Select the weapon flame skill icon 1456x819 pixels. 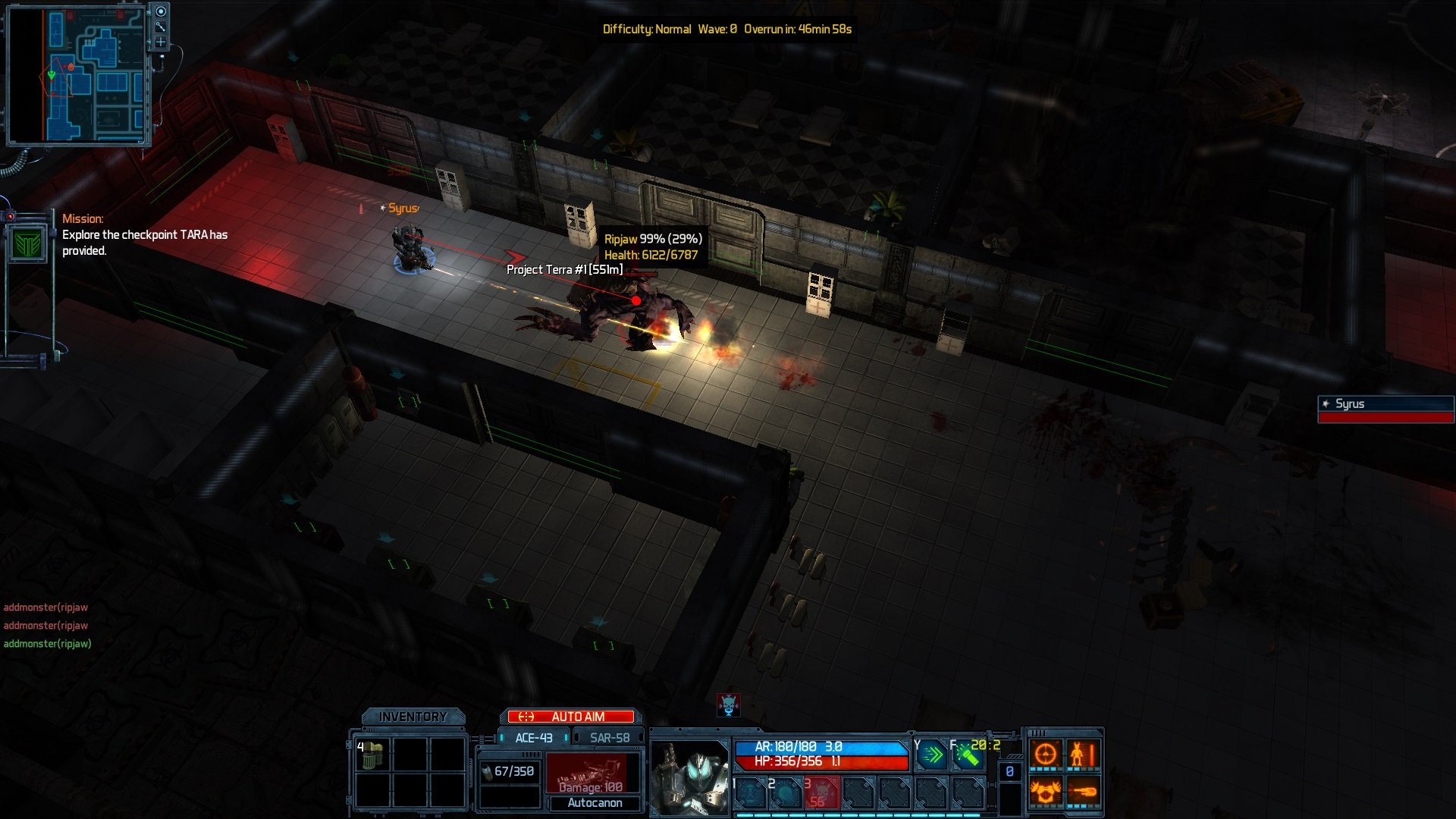(x=1084, y=792)
